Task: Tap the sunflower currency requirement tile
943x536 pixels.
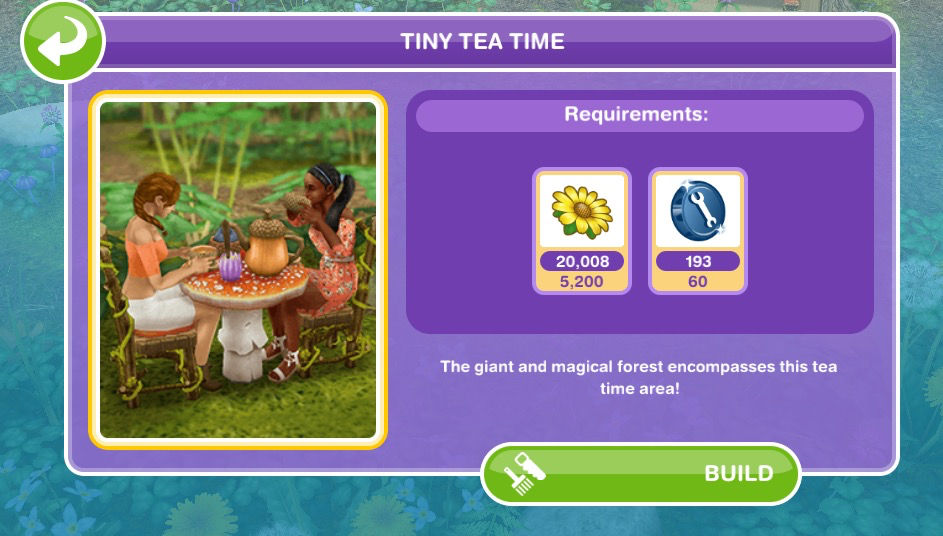Action: coord(582,231)
